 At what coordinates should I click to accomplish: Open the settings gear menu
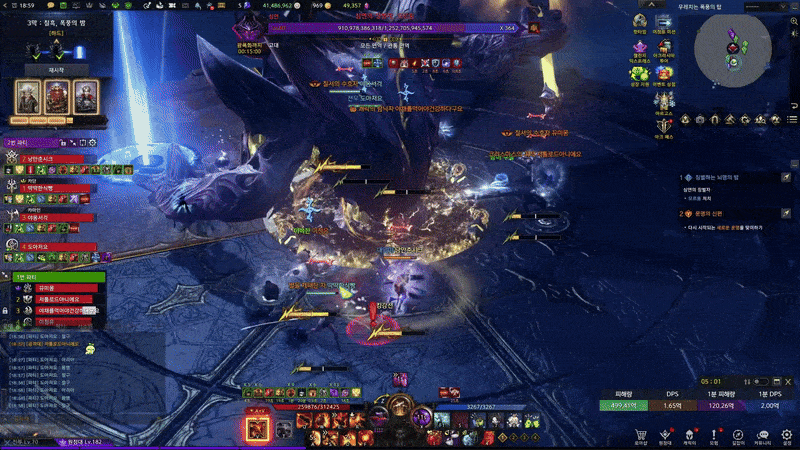[x=787, y=433]
